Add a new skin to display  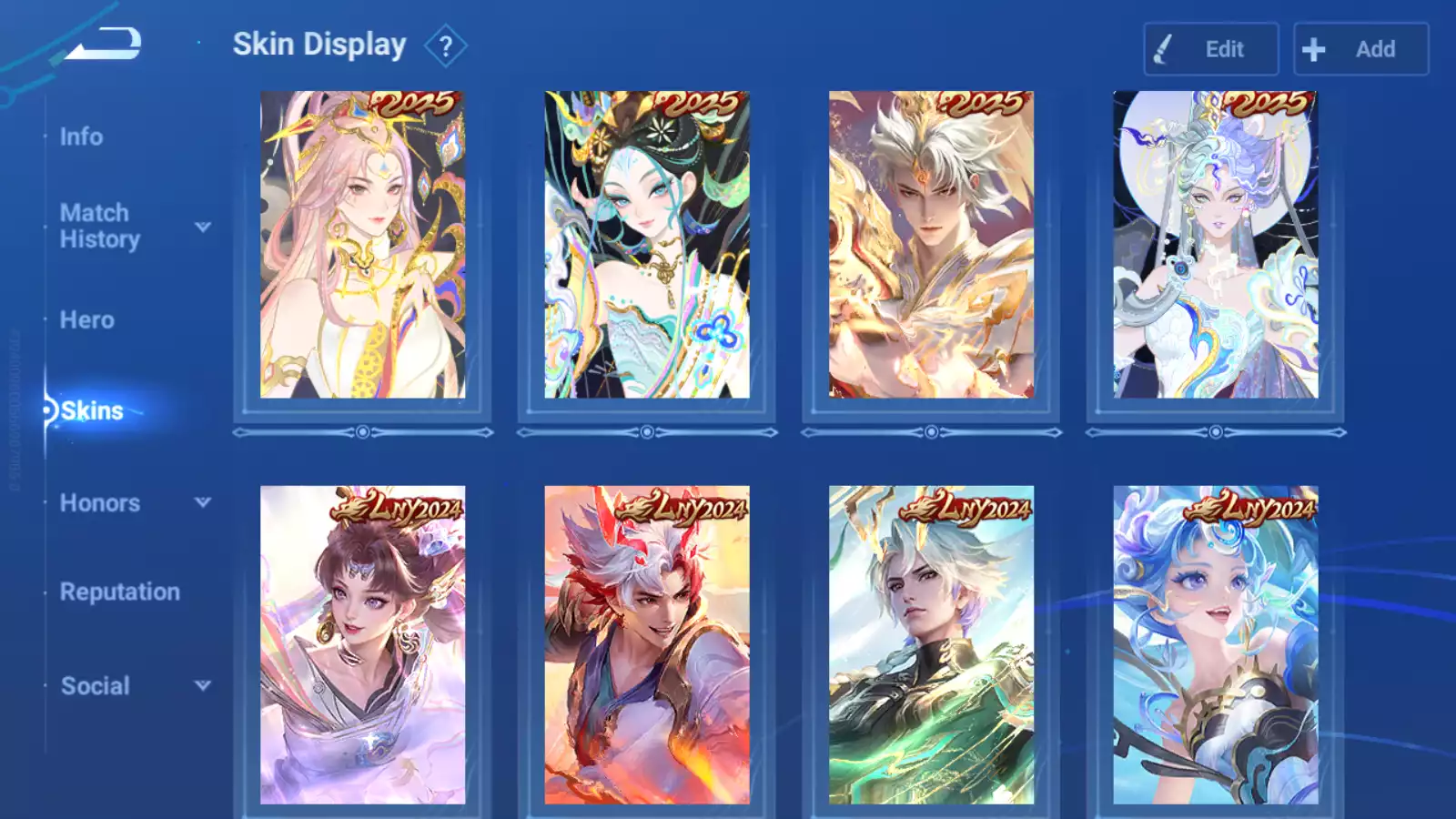1360,49
